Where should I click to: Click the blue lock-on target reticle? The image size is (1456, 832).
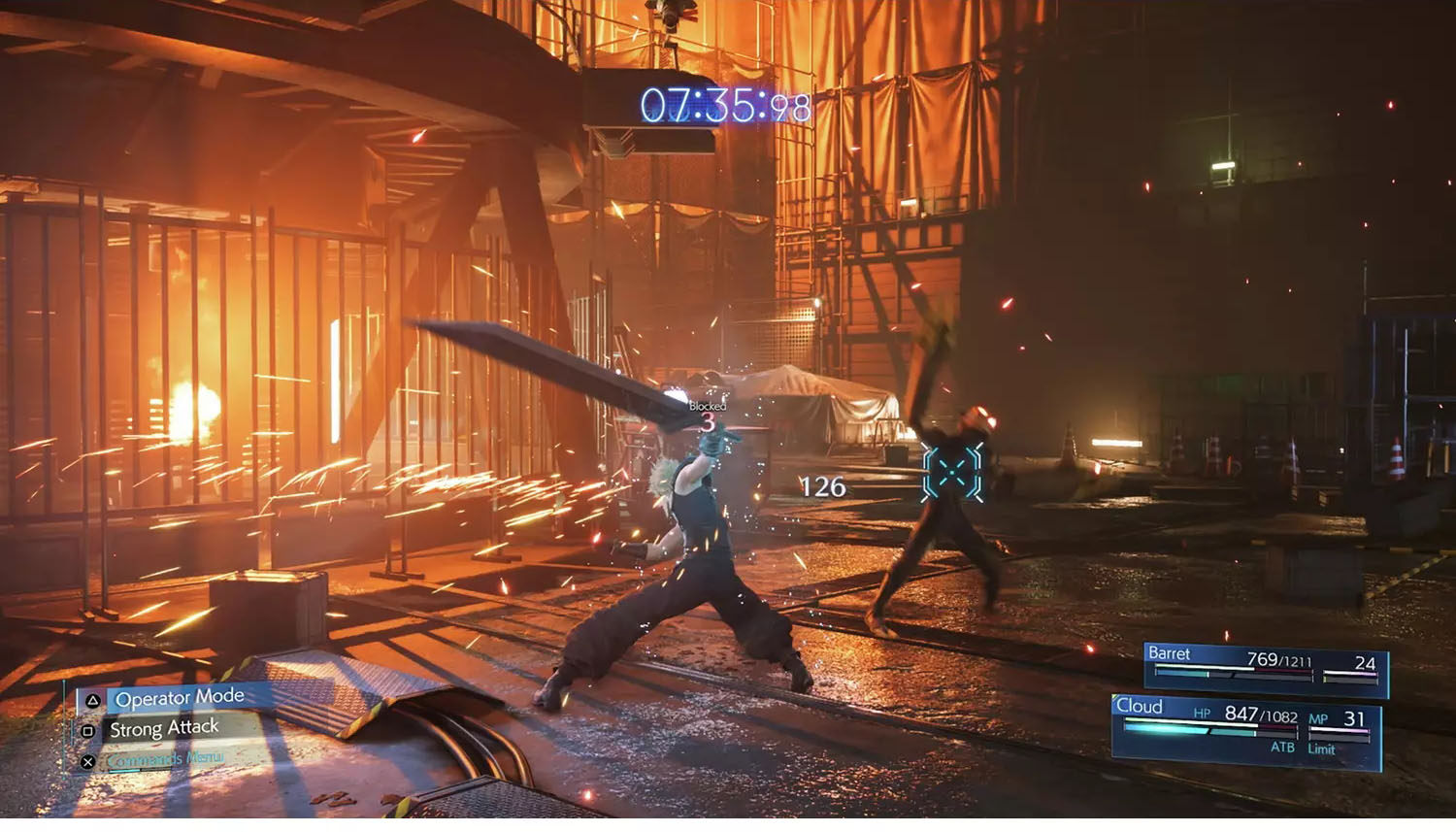coord(951,472)
